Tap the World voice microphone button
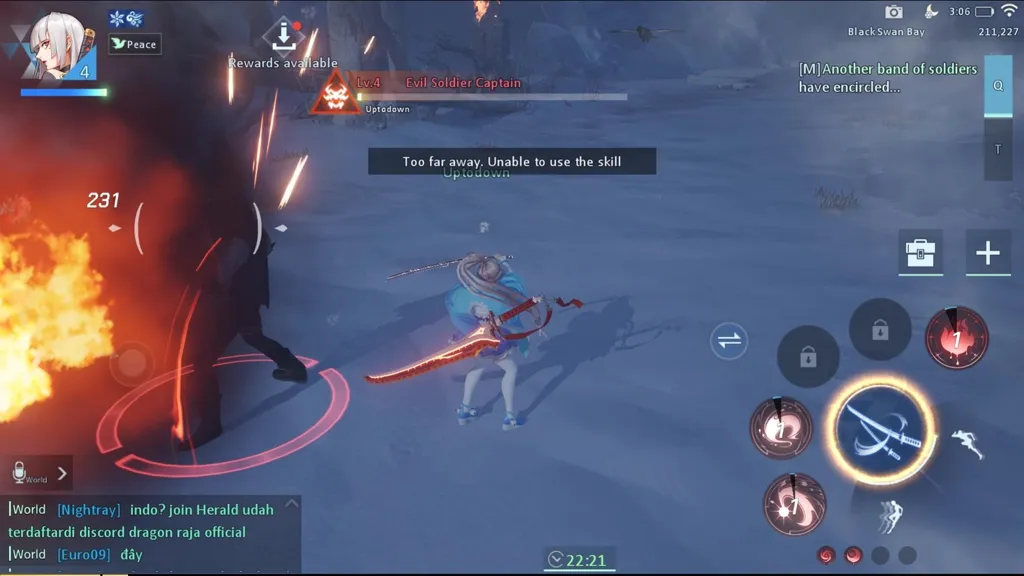Viewport: 1024px width, 576px height. (x=20, y=471)
